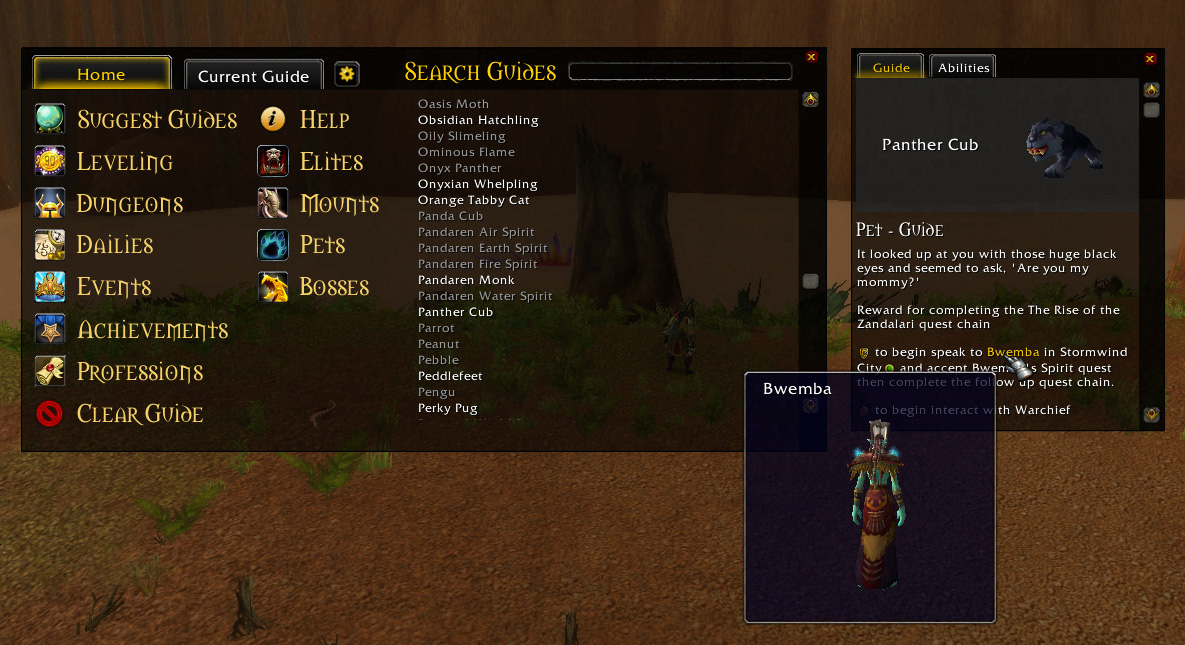Focus the Search Guides text box
The image size is (1185, 645).
tap(680, 72)
